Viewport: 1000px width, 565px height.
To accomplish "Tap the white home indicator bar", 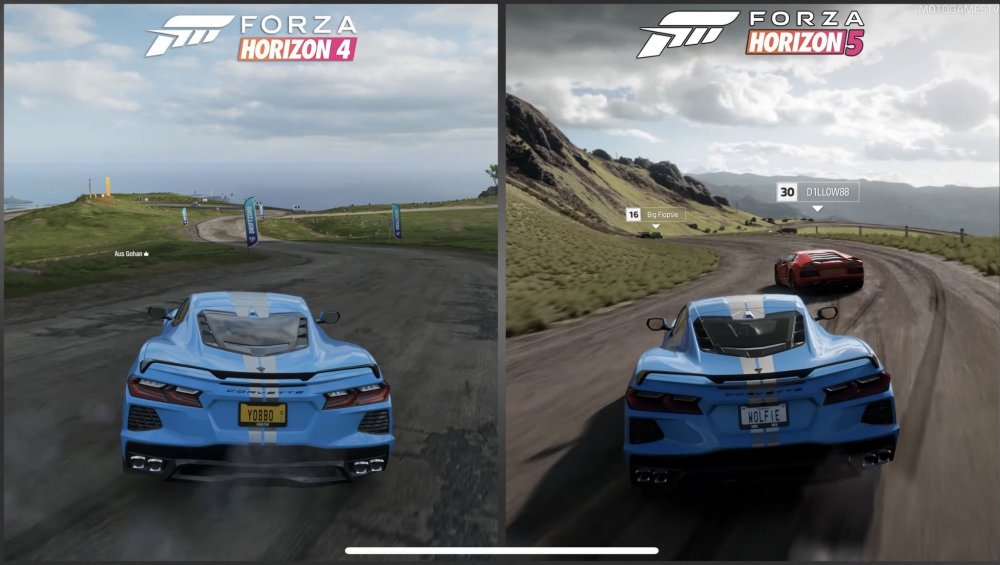I will point(501,550).
